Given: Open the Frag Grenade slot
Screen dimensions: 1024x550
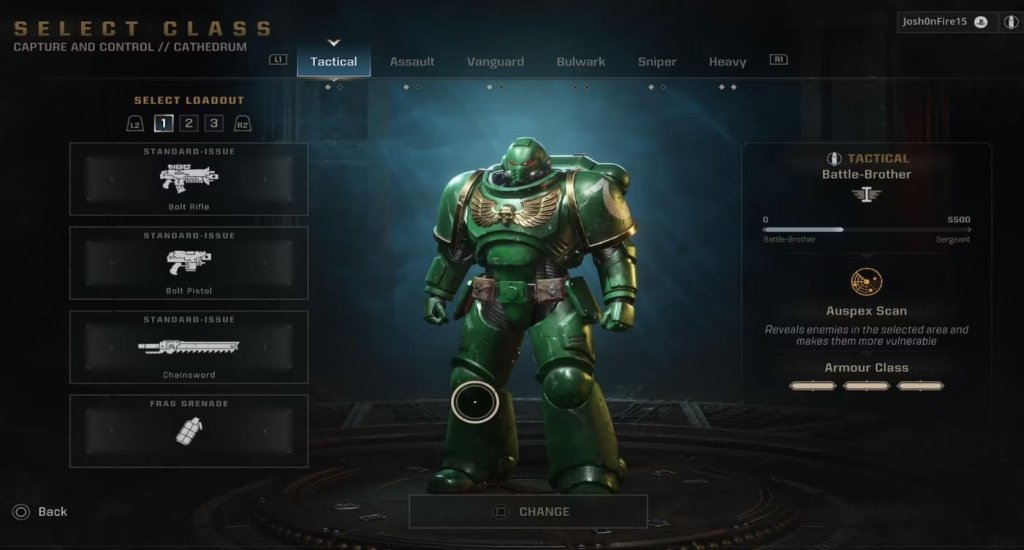Looking at the screenshot, I should [x=189, y=431].
